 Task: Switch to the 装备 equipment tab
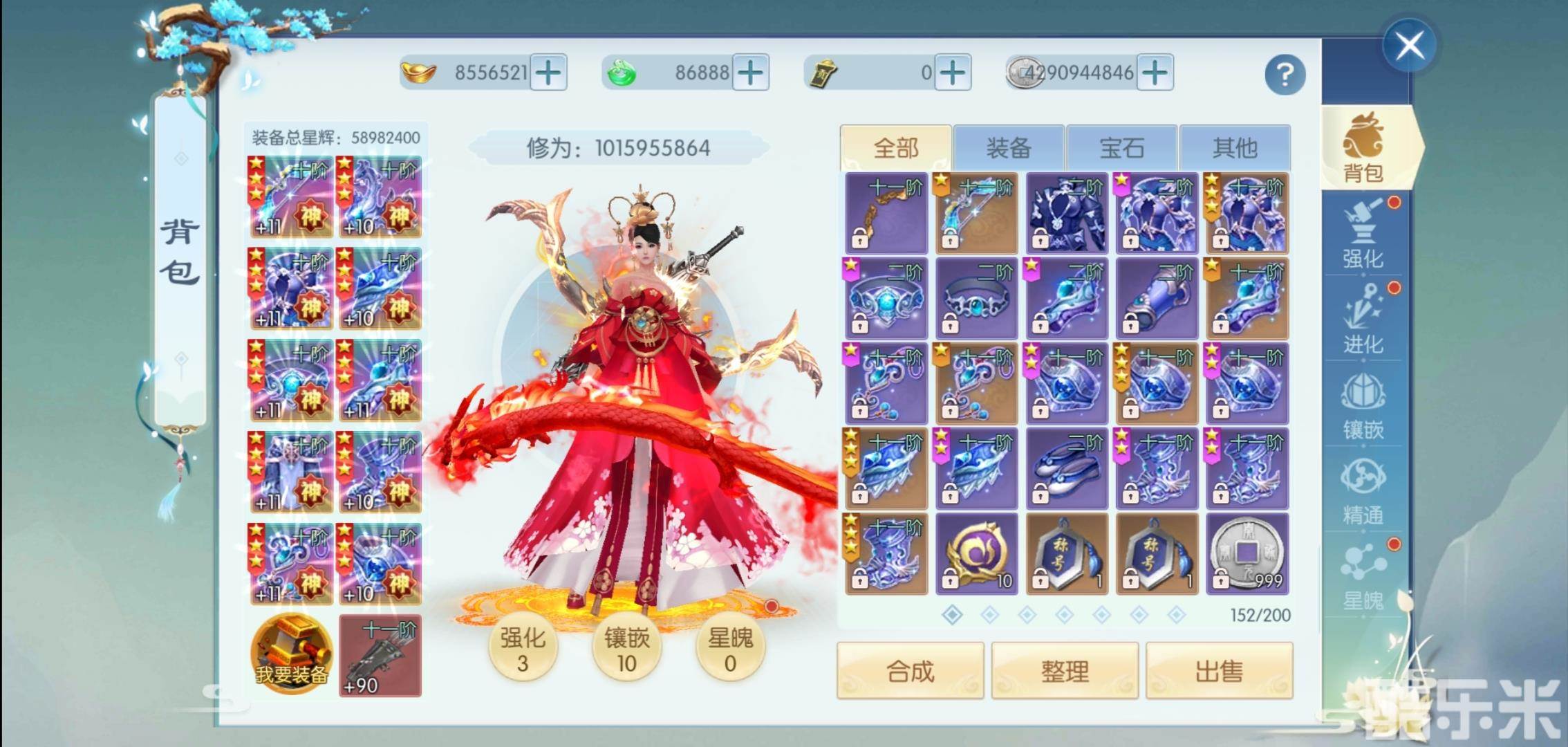point(1009,147)
